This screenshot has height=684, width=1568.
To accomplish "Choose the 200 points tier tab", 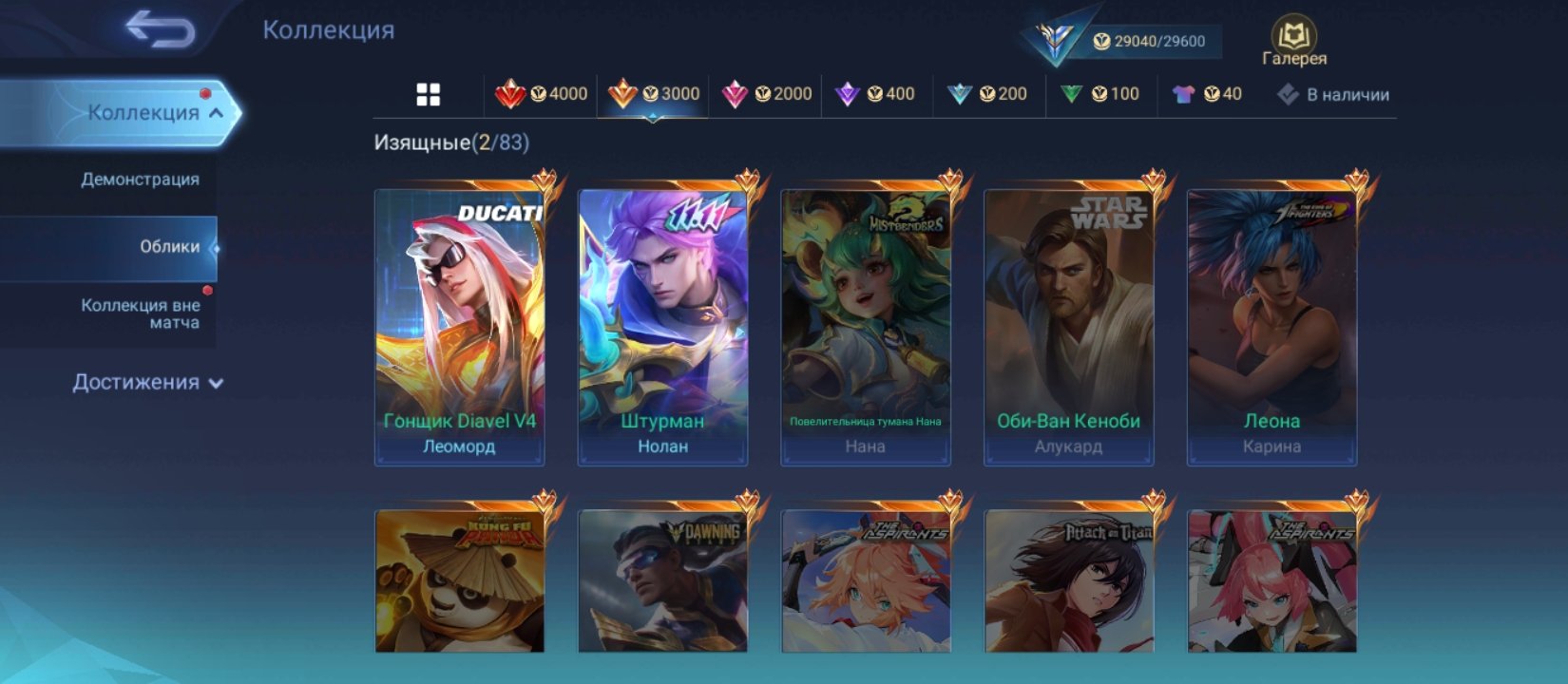I will [987, 94].
